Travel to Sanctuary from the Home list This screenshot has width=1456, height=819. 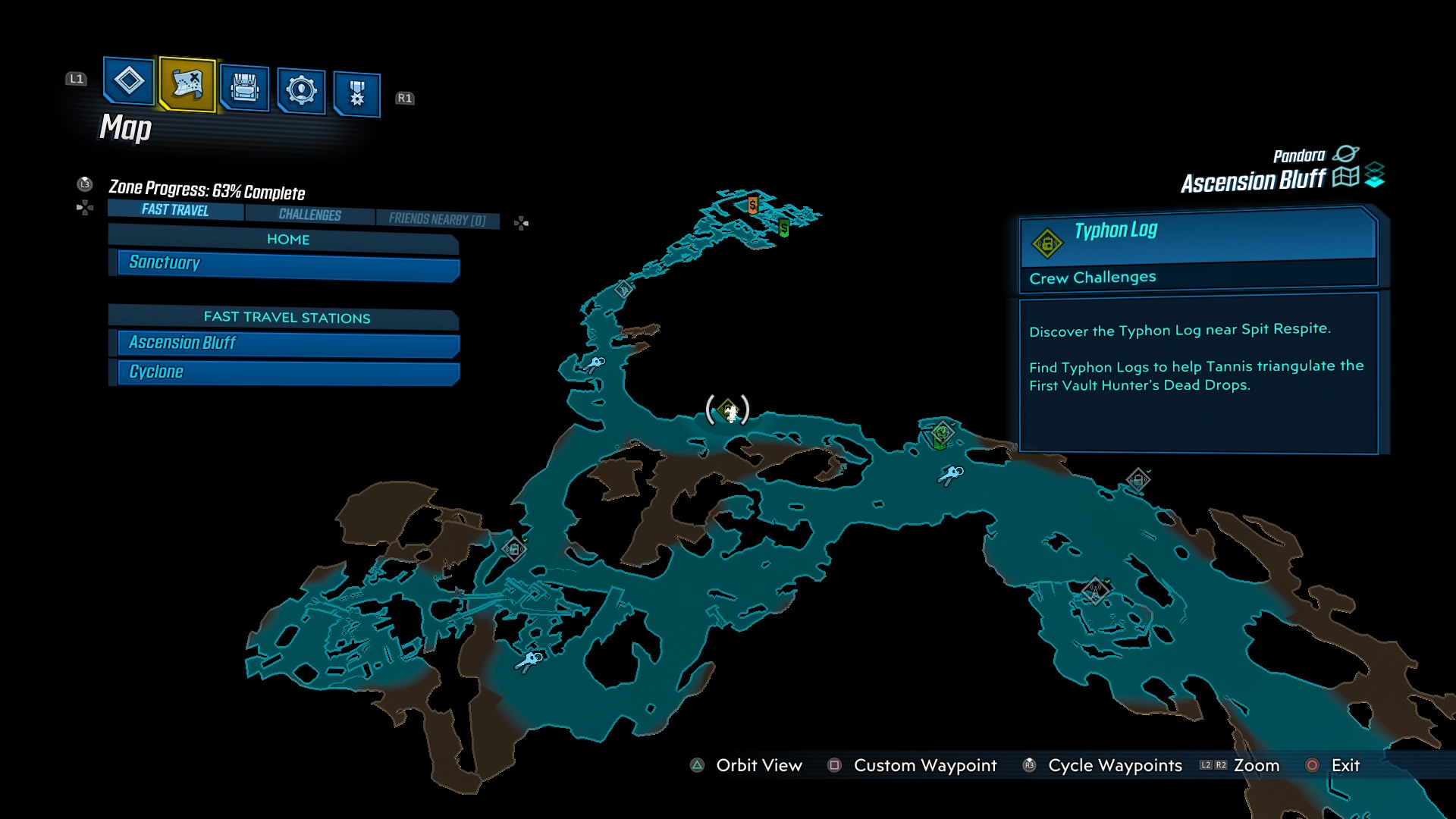(x=284, y=263)
